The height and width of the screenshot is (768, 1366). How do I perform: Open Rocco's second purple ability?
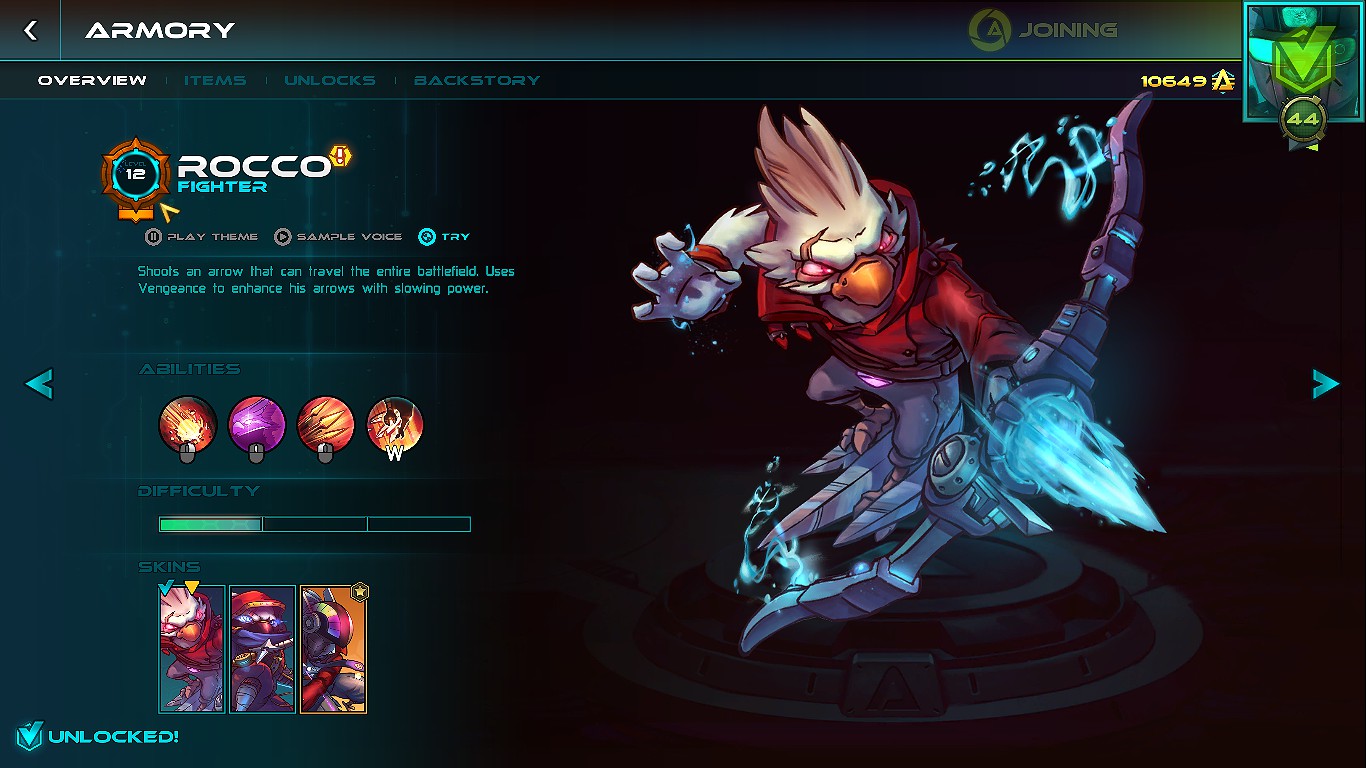tap(256, 424)
